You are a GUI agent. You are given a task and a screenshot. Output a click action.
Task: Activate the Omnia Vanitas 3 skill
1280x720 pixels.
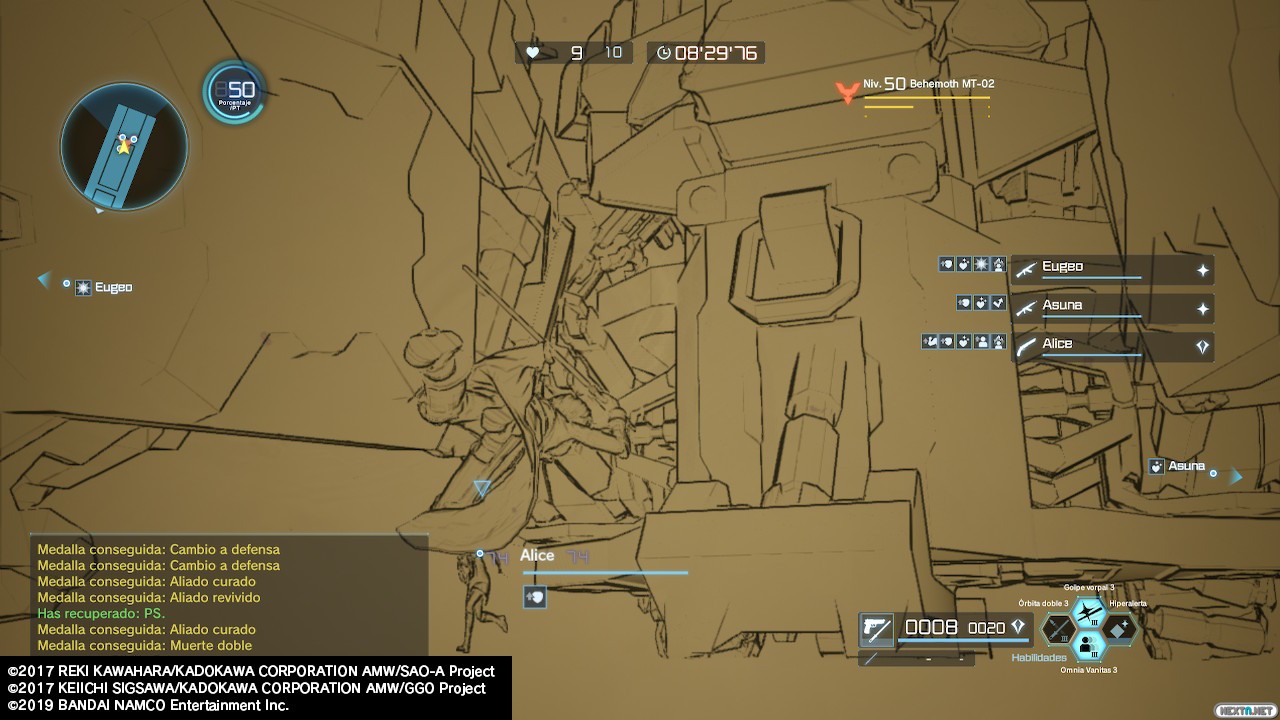[x=1088, y=646]
